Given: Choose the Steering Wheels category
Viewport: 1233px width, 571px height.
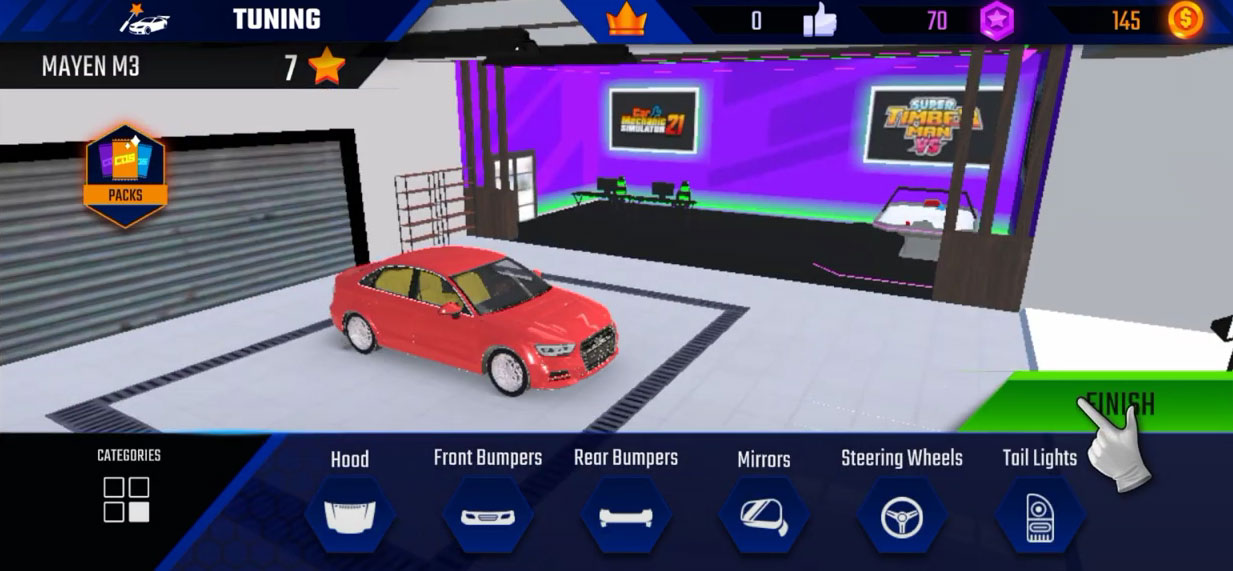Looking at the screenshot, I should click(x=902, y=515).
